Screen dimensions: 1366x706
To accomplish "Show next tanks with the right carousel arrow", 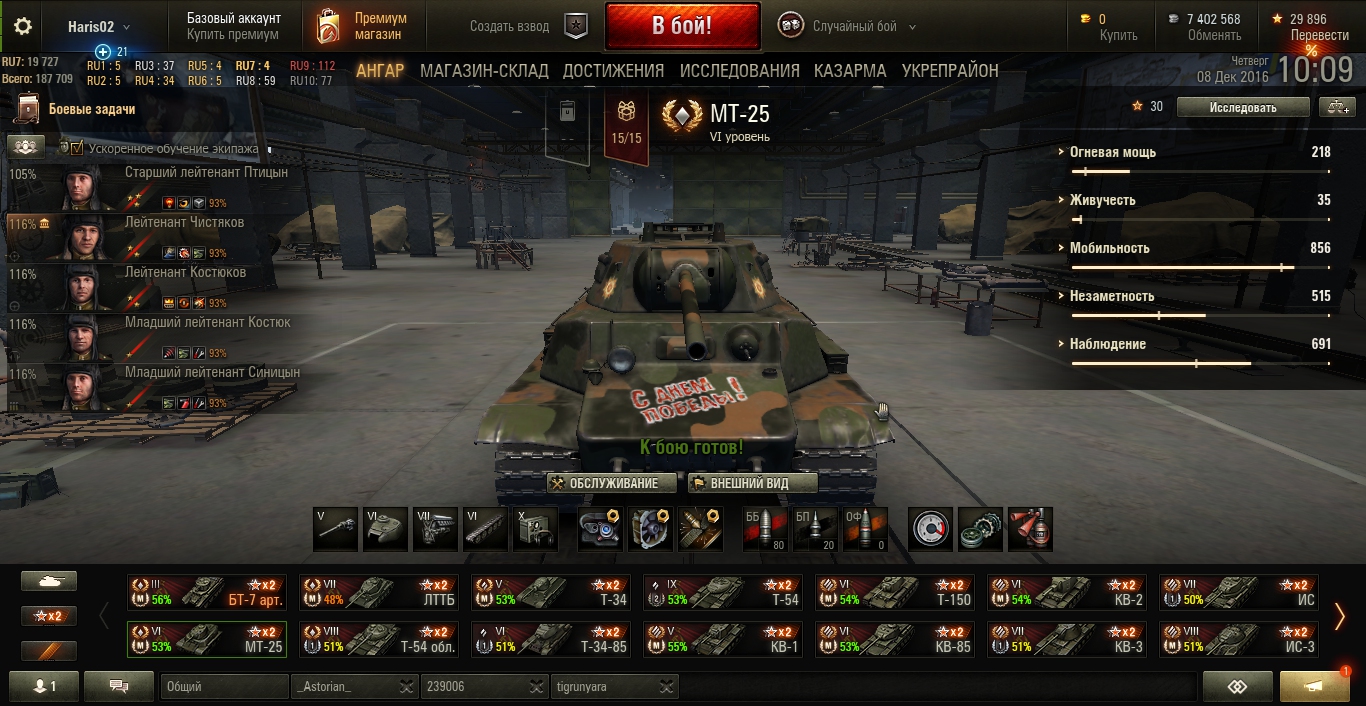I will tap(1340, 616).
